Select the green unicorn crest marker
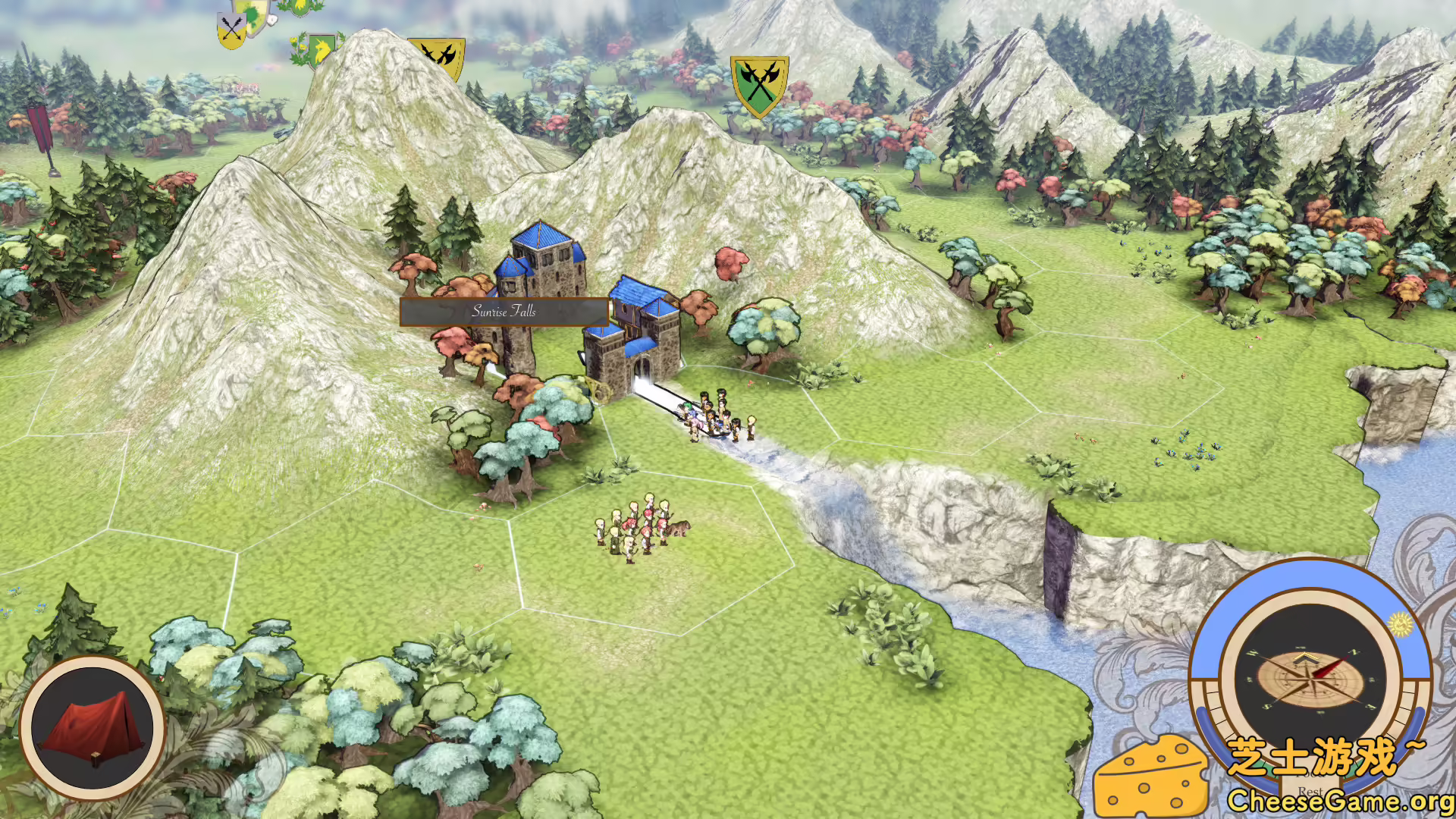The height and width of the screenshot is (819, 1456). click(321, 50)
